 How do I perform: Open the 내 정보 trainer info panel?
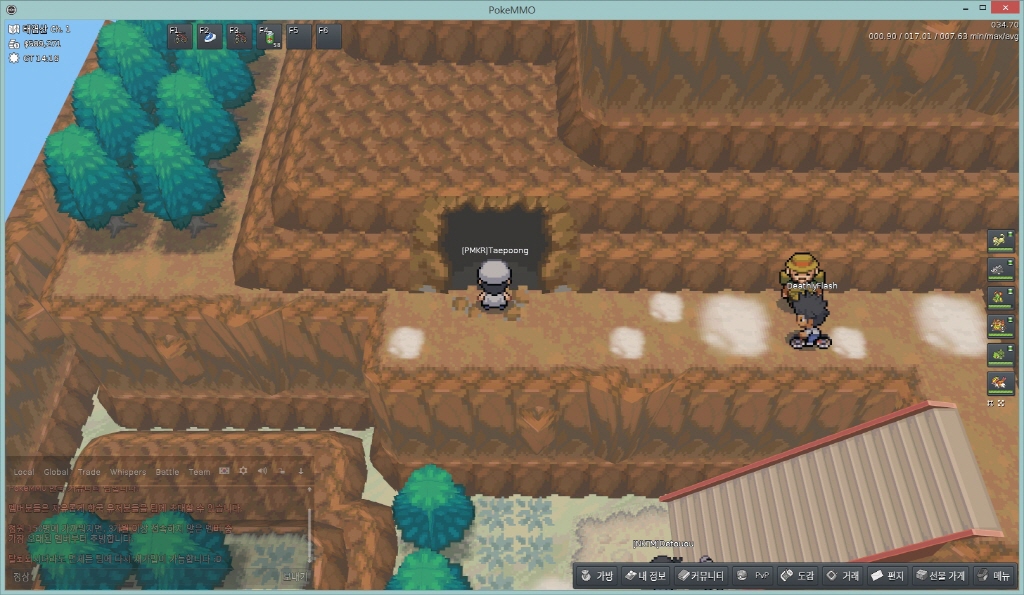pyautogui.click(x=644, y=575)
